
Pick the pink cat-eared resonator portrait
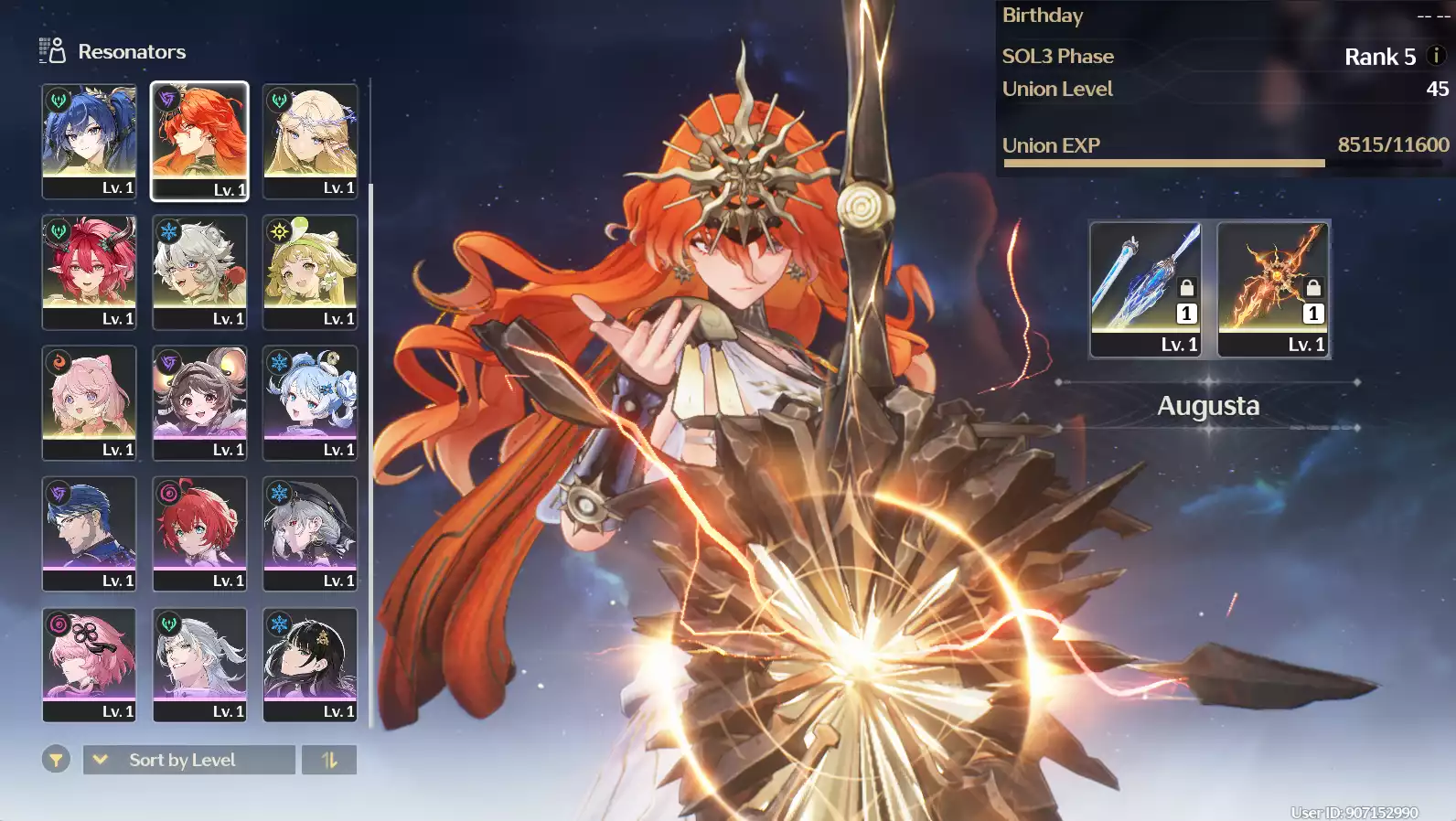(89, 402)
